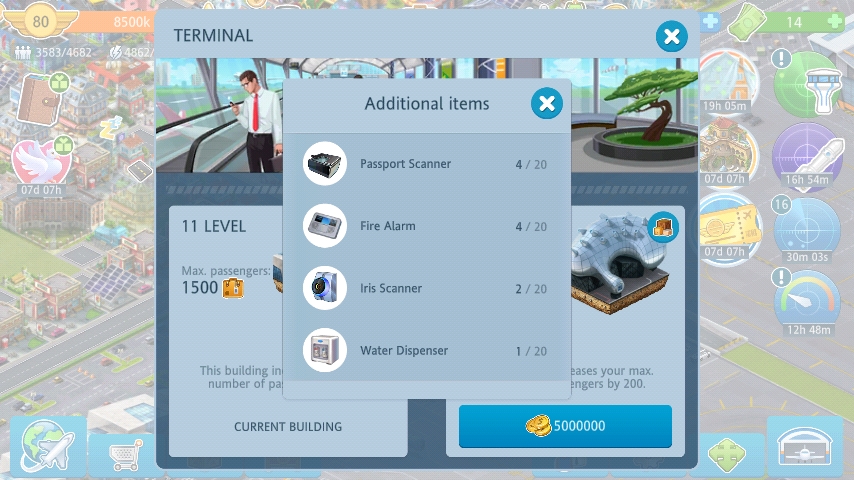This screenshot has height=480, width=854.
Task: Open the speed gauge timer icon
Action: (806, 300)
